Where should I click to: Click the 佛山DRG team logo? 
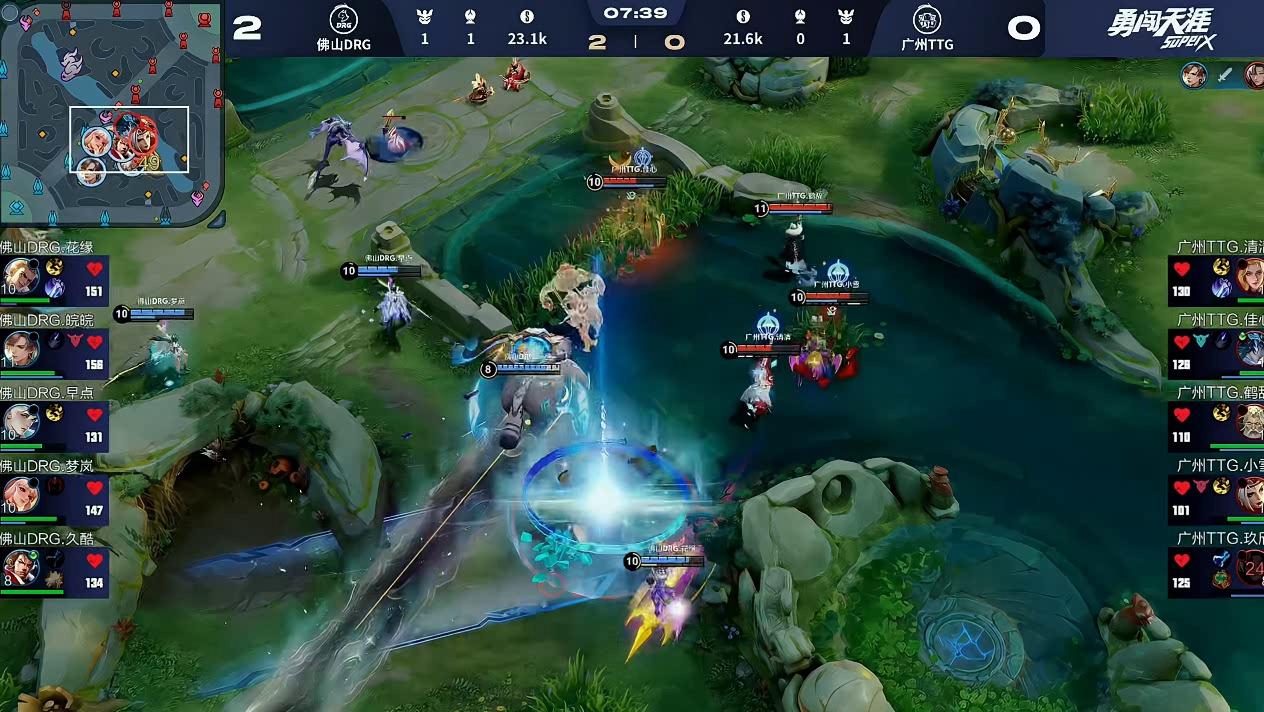(x=343, y=19)
